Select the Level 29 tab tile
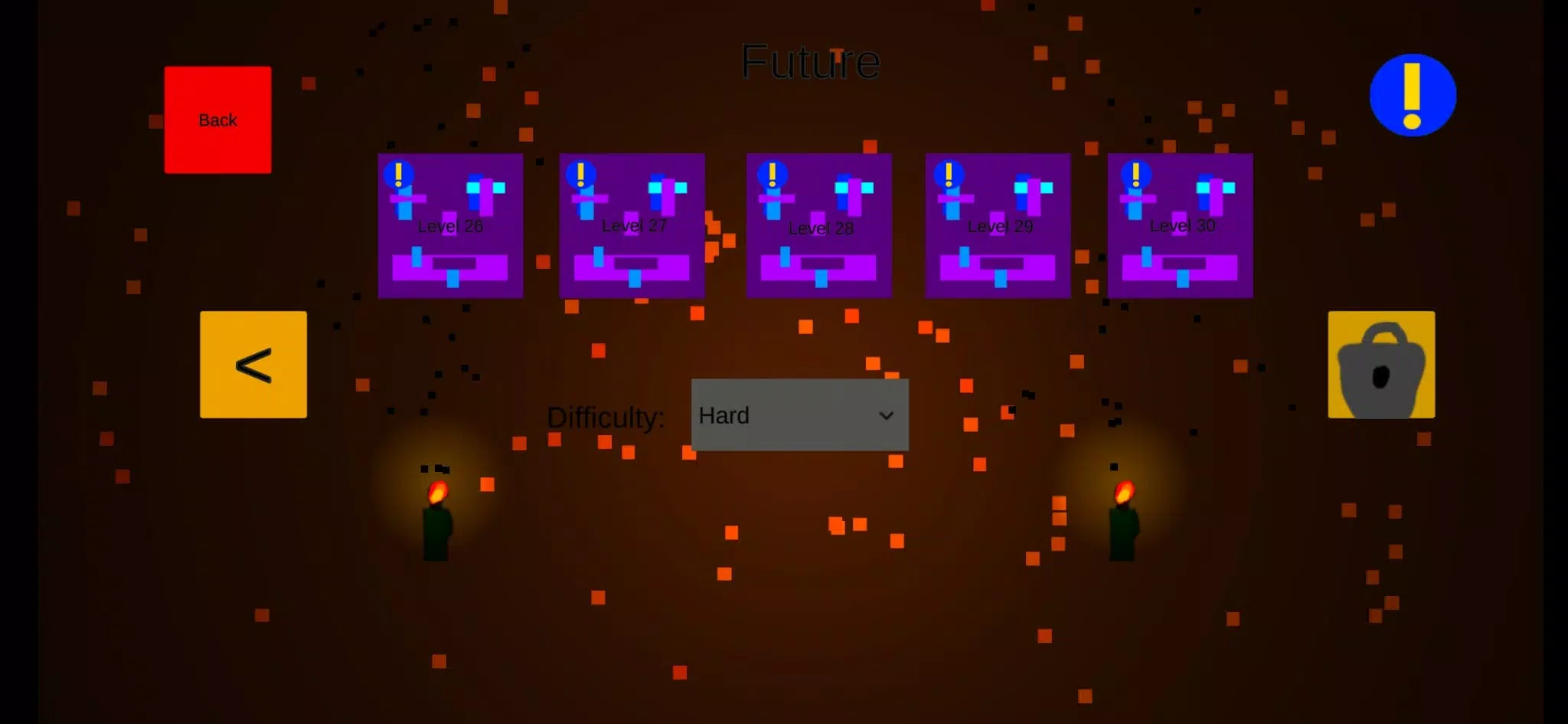Viewport: 1568px width, 724px height. (998, 225)
